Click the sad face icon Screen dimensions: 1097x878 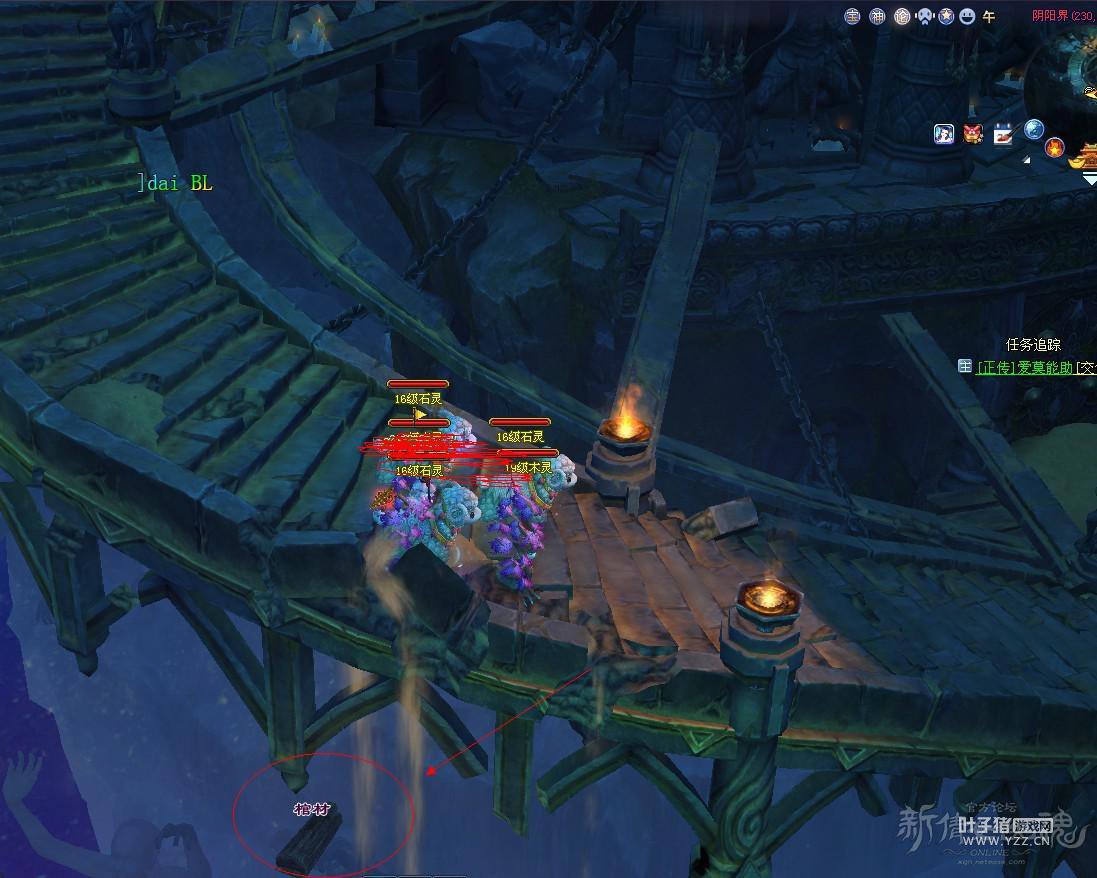pos(924,16)
